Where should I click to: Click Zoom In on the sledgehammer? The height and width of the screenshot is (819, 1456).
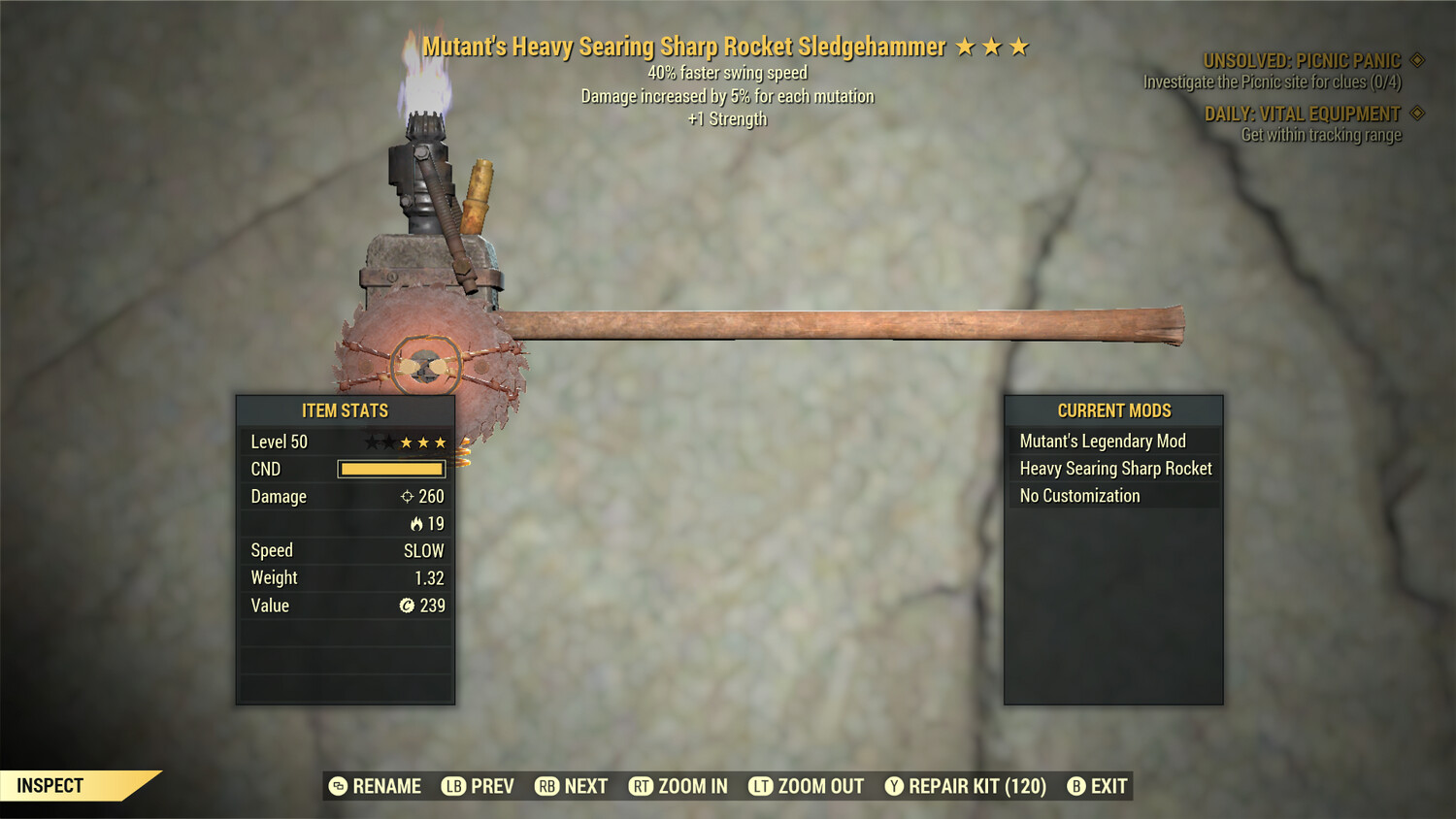[x=678, y=786]
